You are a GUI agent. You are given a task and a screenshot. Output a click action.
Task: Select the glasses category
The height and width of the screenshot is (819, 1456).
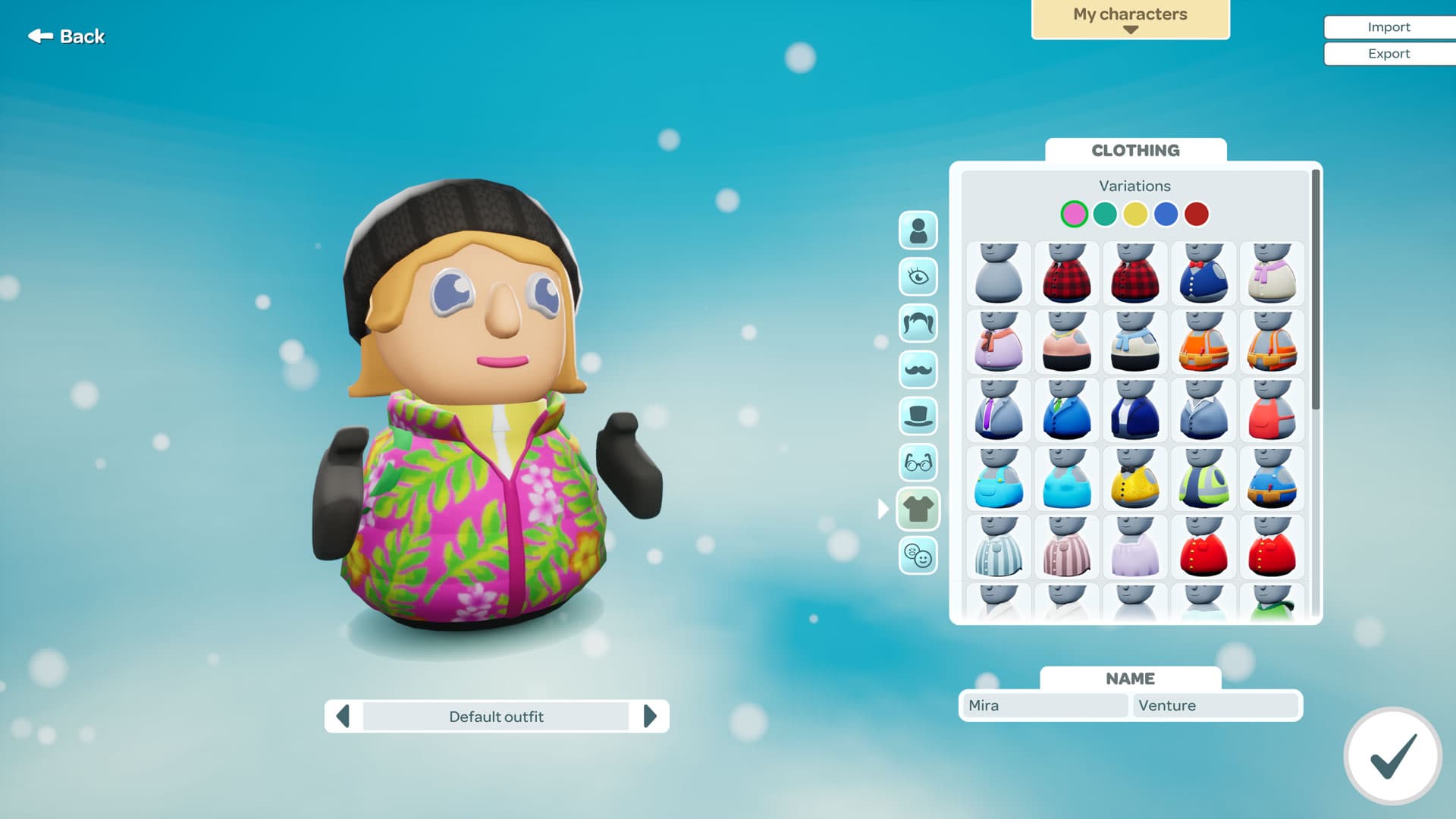[918, 463]
